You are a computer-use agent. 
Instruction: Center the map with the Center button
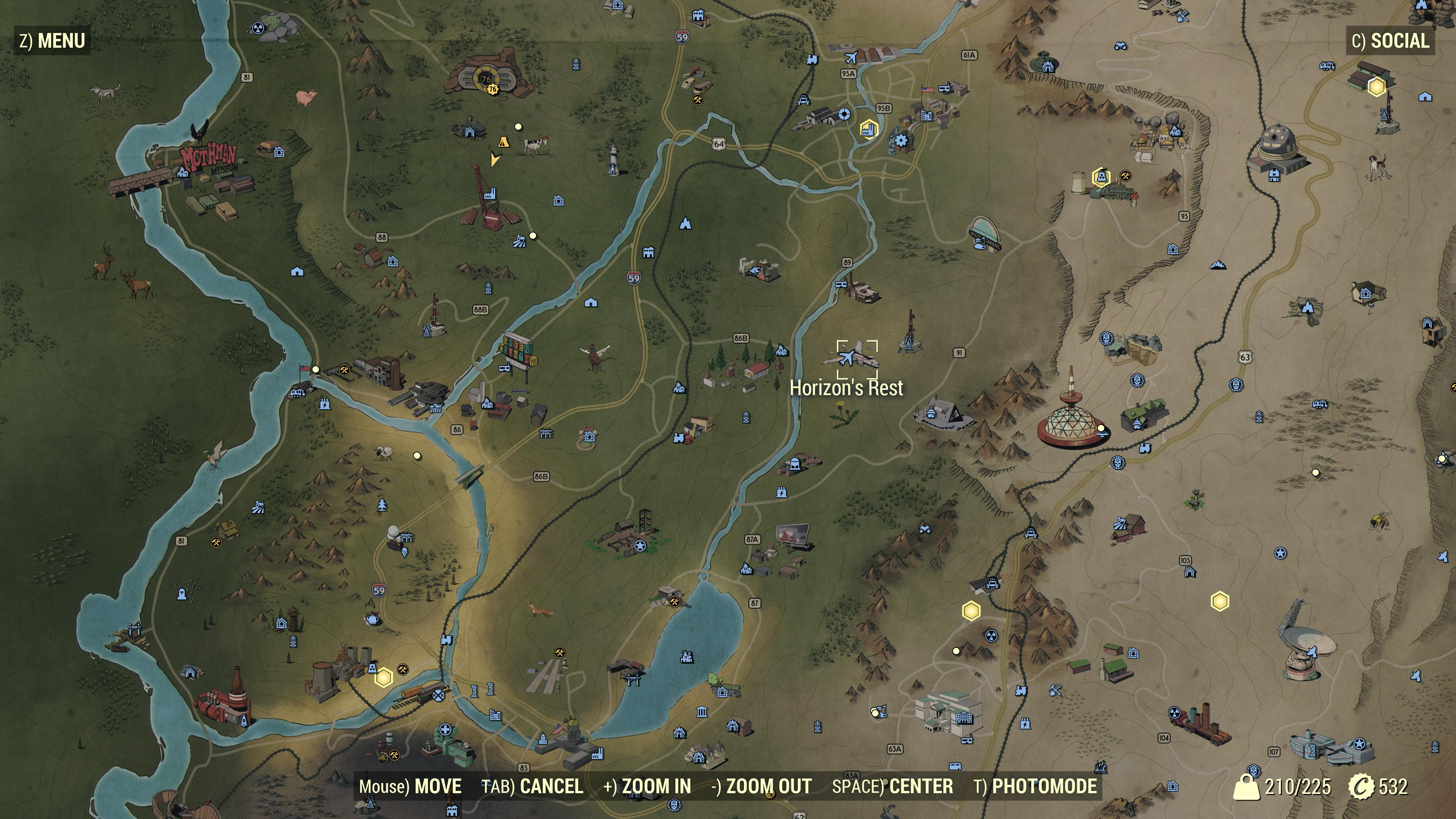[893, 786]
